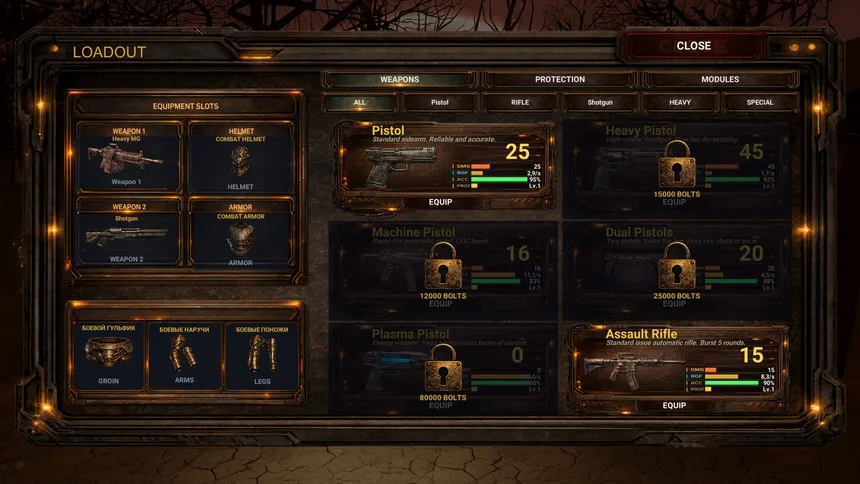The width and height of the screenshot is (860, 484).
Task: Switch to Special weapons filter
Action: 760,102
